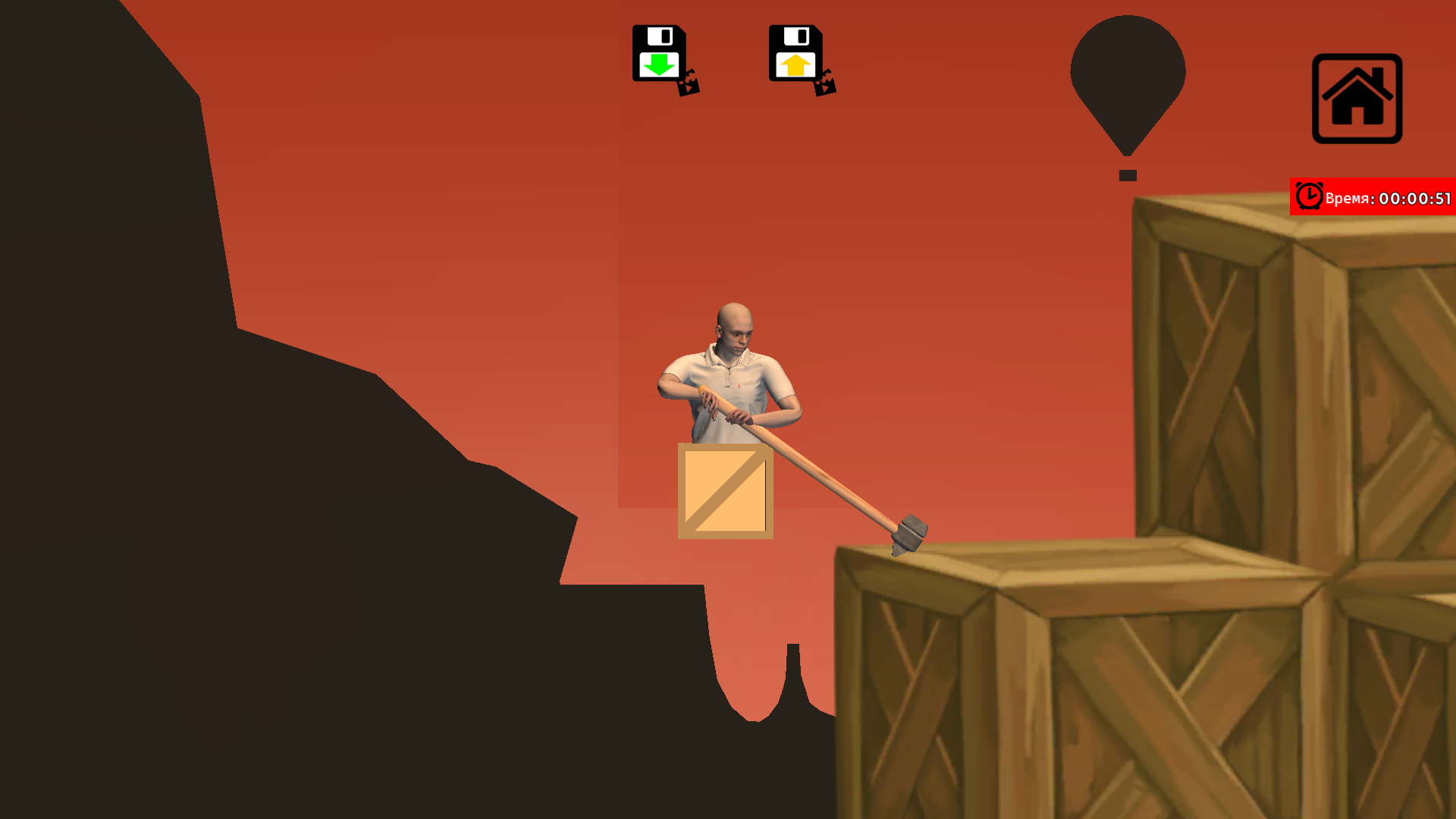This screenshot has height=819, width=1456.
Task: Click the balloon's small square basket
Action: click(x=1127, y=175)
